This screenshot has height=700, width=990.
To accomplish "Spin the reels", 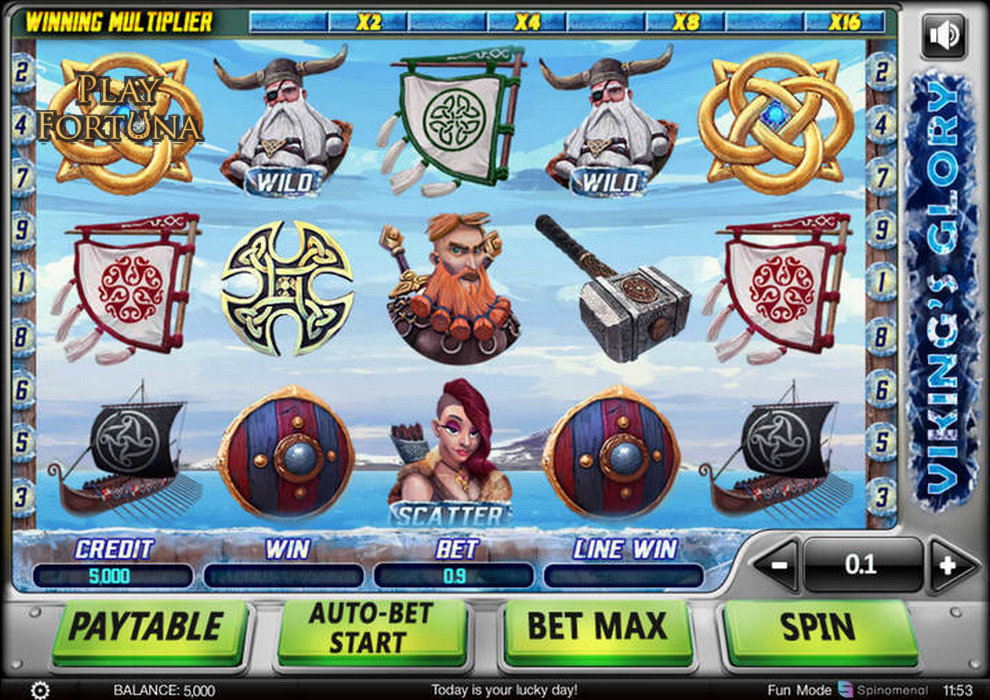I will (820, 628).
